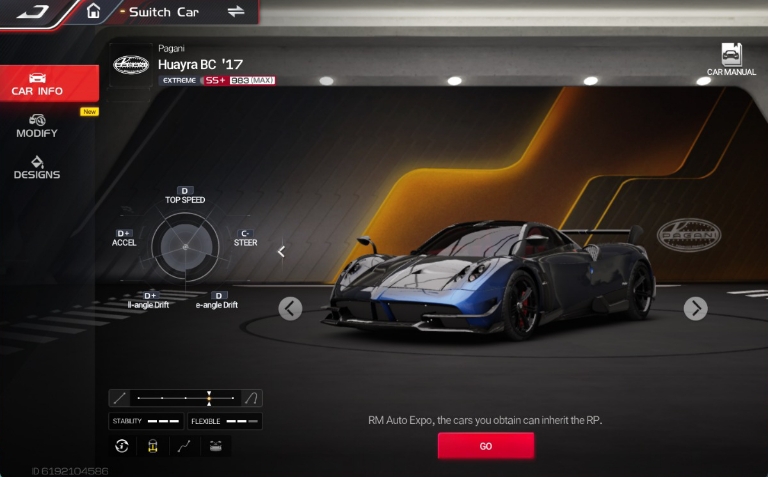Viewport: 768px width, 477px height.
Task: Return to the home screen
Action: tap(93, 12)
